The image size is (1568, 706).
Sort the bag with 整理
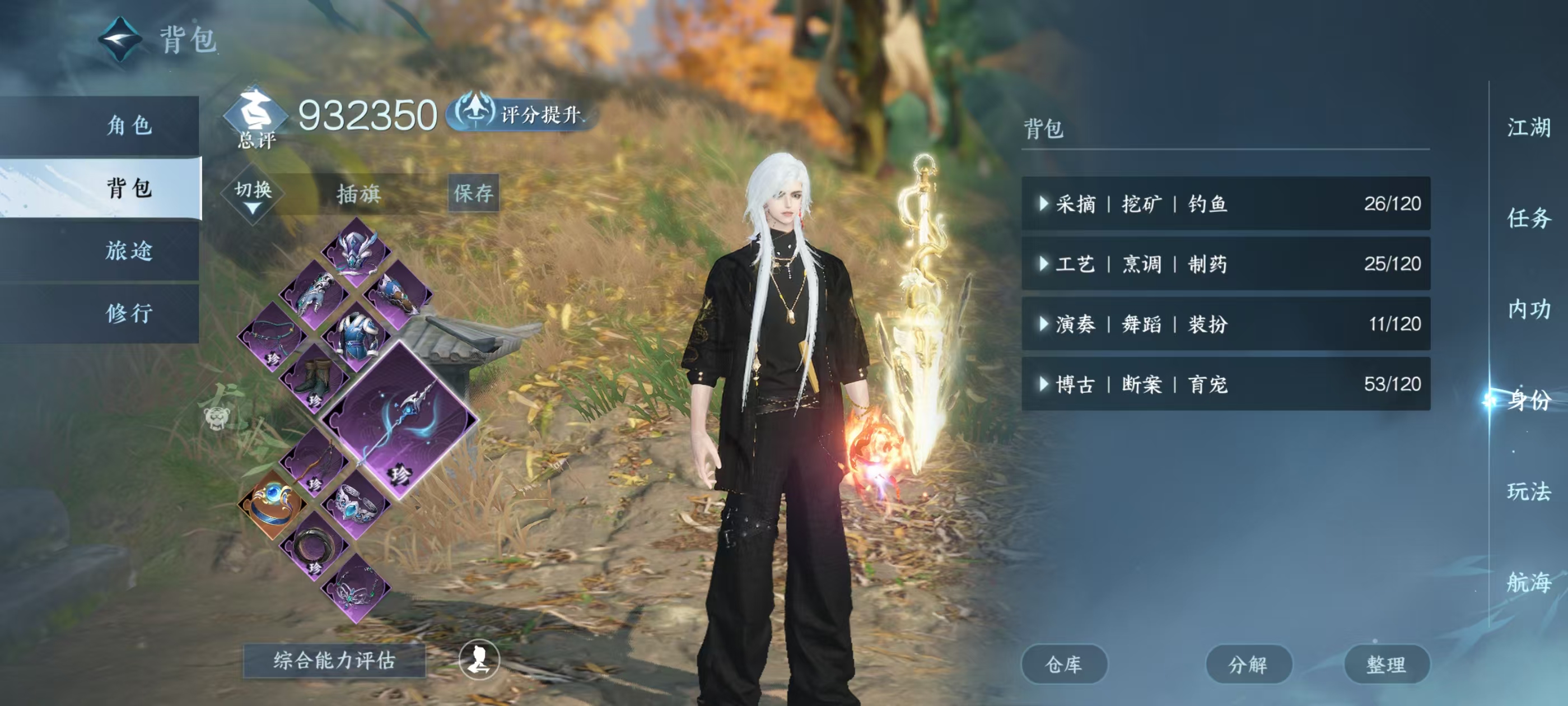[1385, 664]
